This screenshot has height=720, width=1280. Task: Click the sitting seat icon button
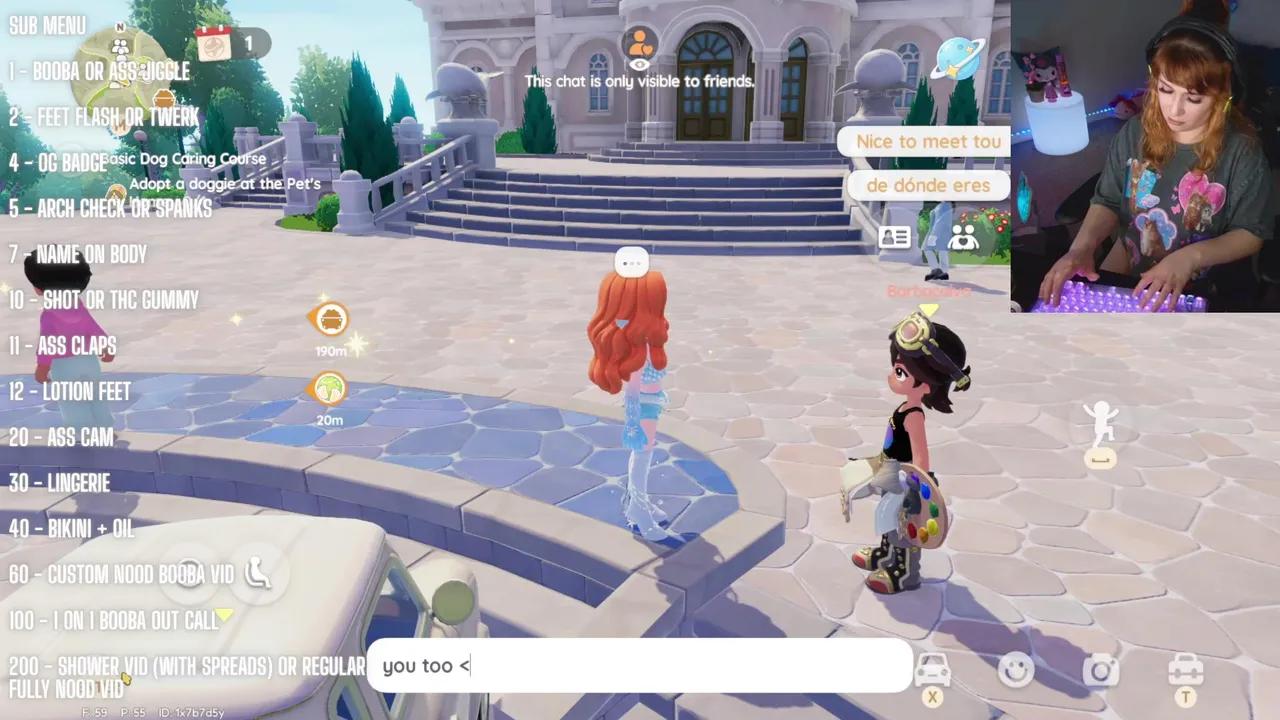click(x=258, y=572)
